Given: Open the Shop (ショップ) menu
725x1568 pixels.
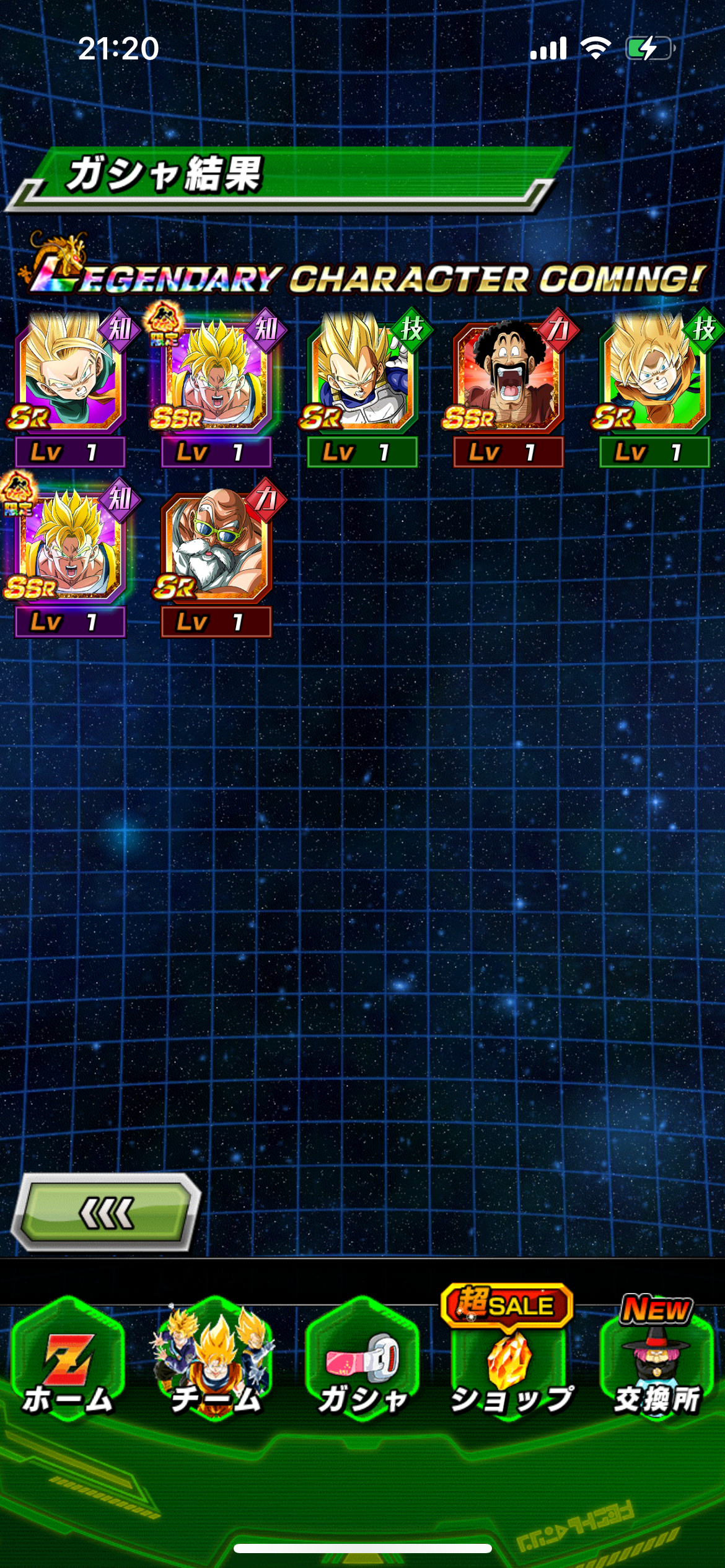Looking at the screenshot, I should tap(509, 1362).
